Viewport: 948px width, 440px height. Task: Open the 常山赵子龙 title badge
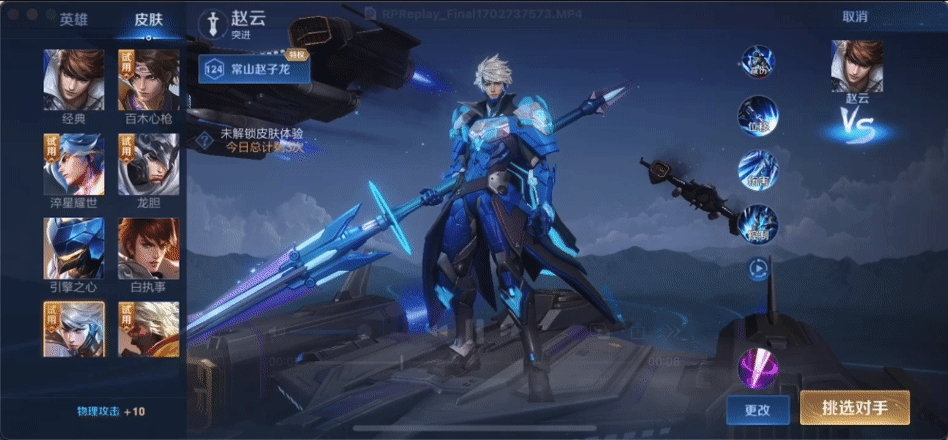coord(254,69)
